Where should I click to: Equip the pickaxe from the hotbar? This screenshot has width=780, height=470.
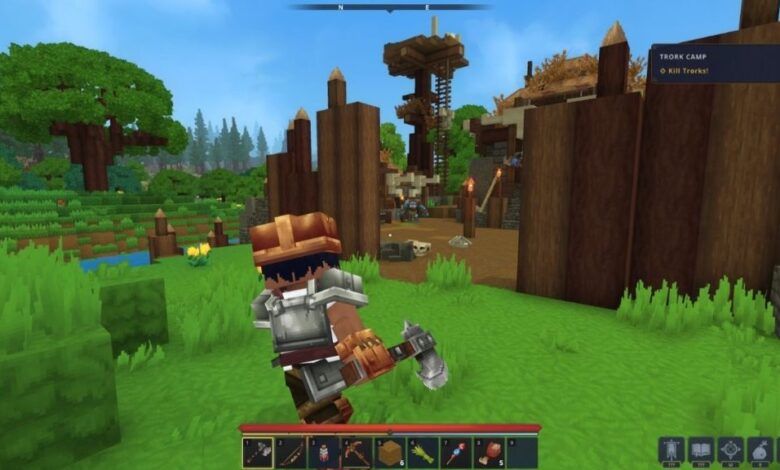357,452
